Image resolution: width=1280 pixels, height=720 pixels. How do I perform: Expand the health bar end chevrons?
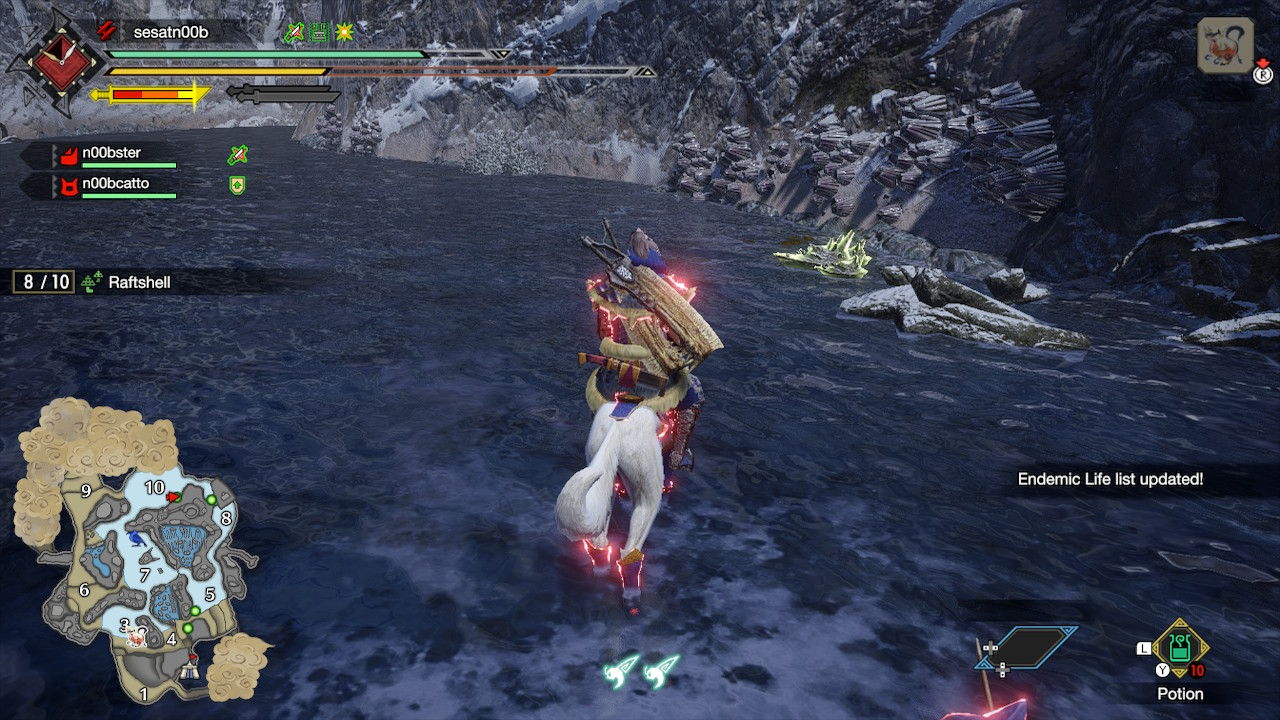tap(499, 55)
